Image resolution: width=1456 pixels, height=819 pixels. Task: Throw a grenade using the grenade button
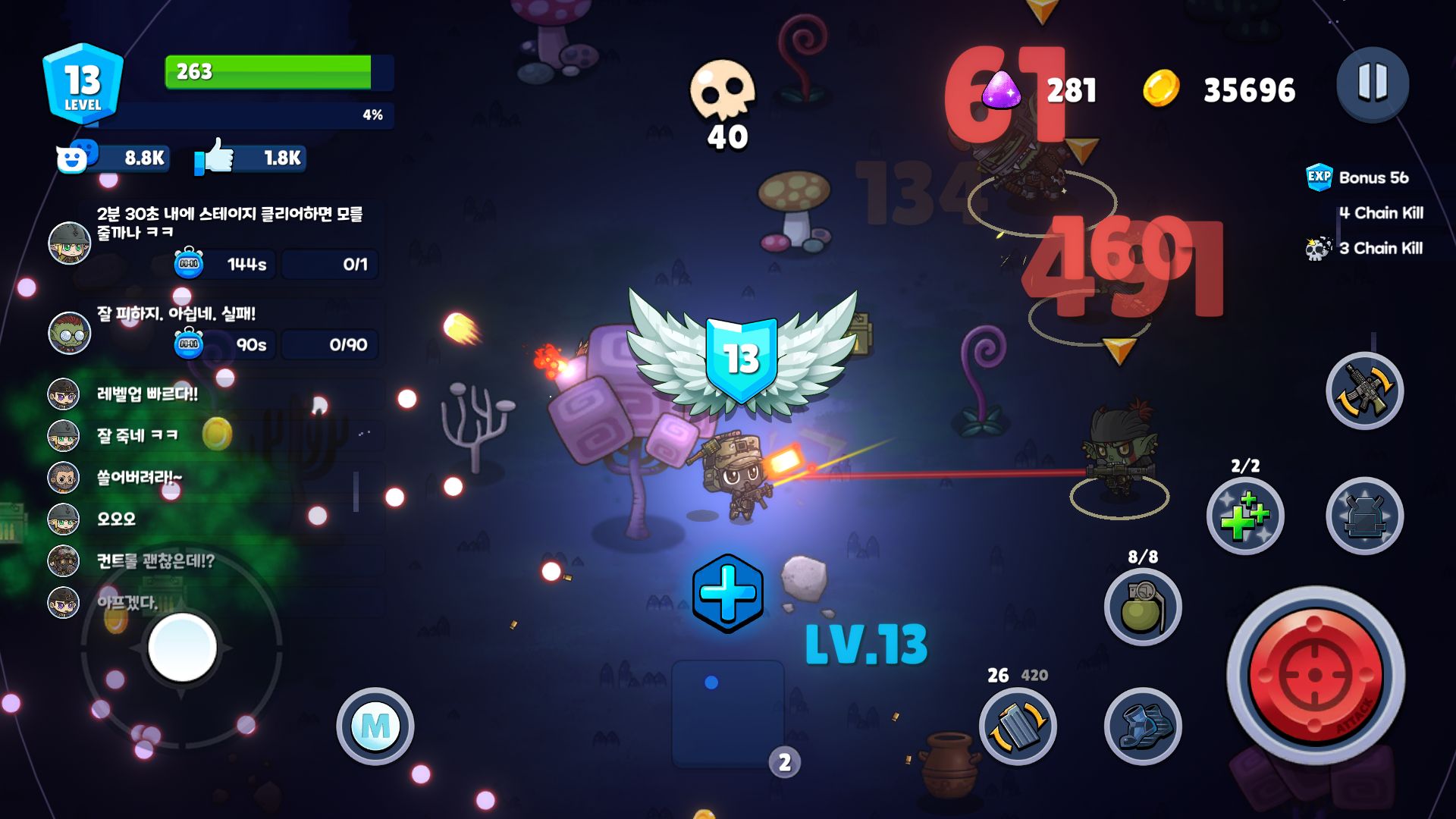pyautogui.click(x=1143, y=607)
